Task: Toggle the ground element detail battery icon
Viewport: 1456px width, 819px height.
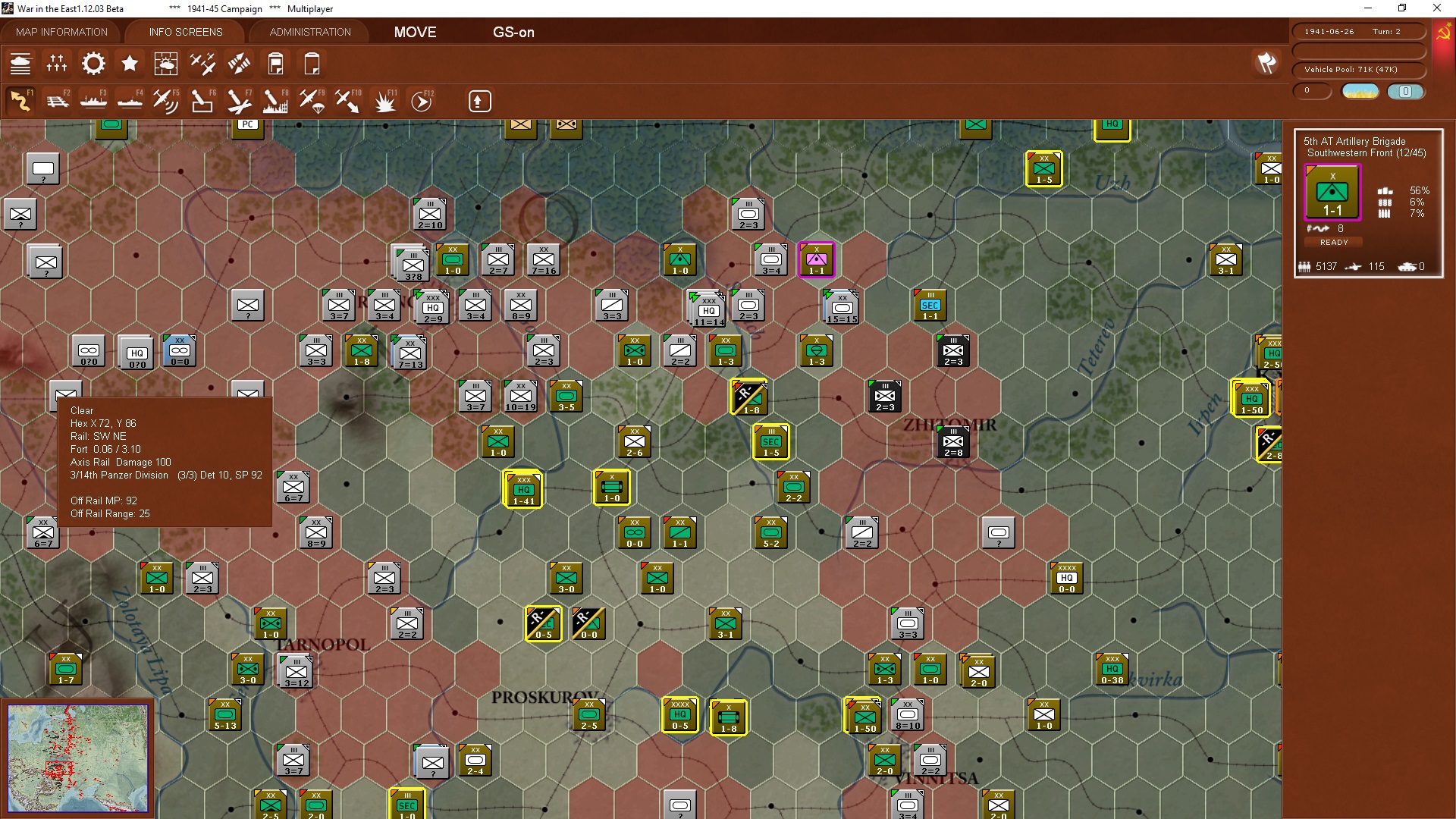Action: coord(275,64)
